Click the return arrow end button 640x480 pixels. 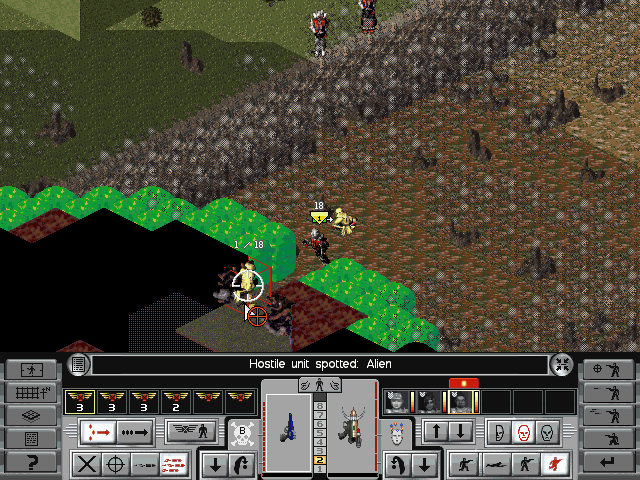[x=609, y=462]
